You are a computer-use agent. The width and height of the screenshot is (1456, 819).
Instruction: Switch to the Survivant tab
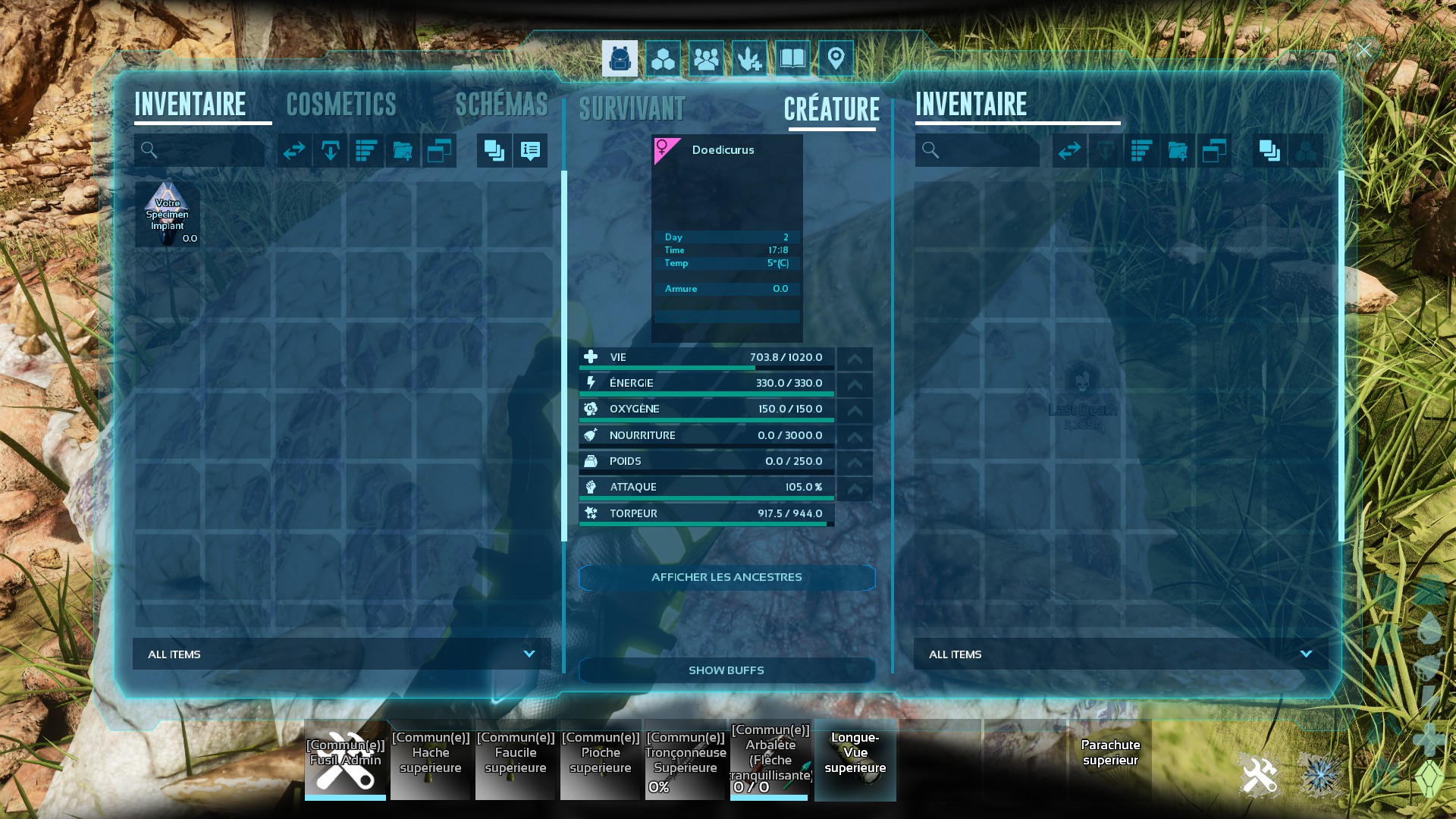click(632, 109)
